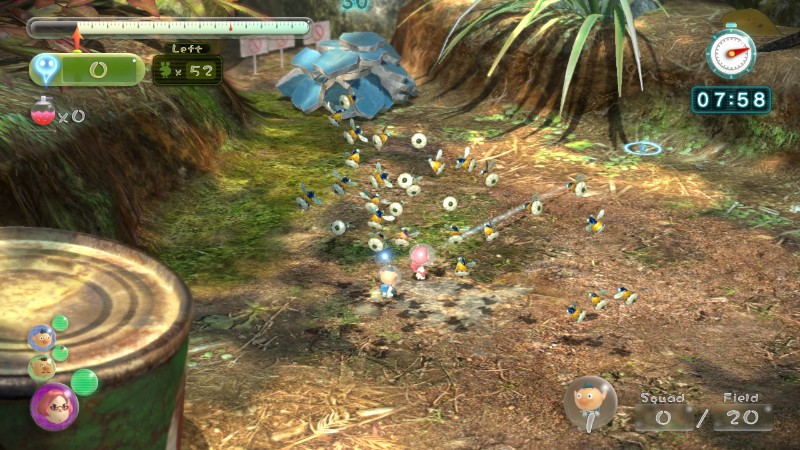The image size is (800, 450).
Task: Click the squad leader bubble beside Squad count
Action: click(589, 403)
